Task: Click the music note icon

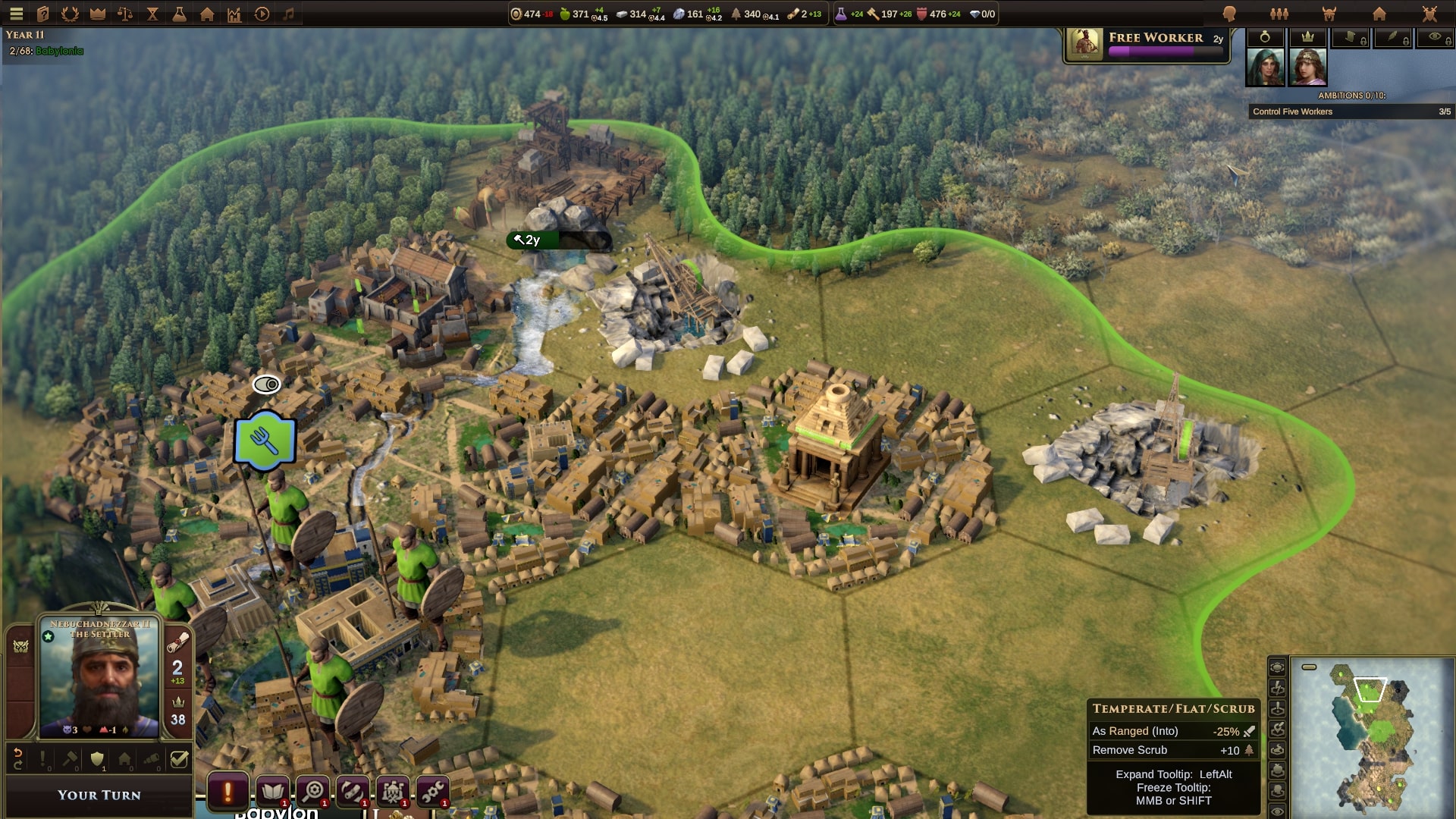Action: 289,14
